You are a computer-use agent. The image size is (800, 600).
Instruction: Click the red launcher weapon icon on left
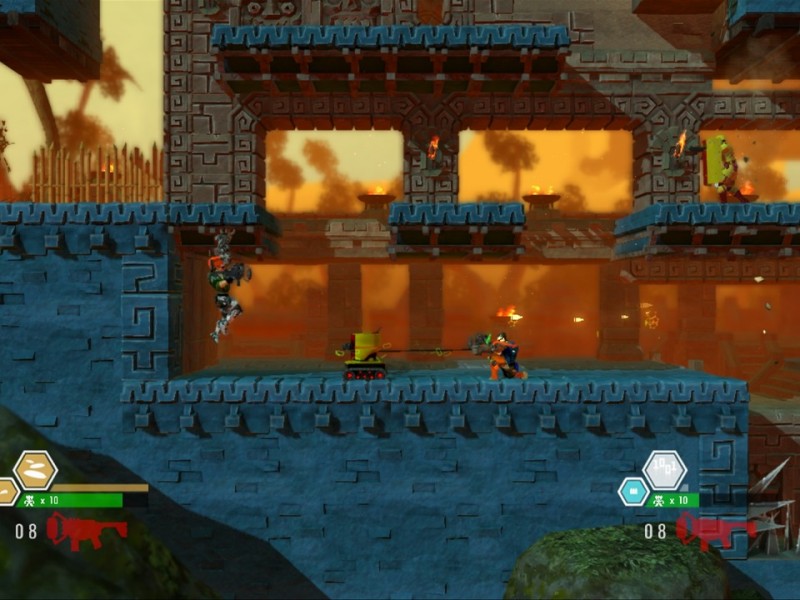tap(86, 530)
